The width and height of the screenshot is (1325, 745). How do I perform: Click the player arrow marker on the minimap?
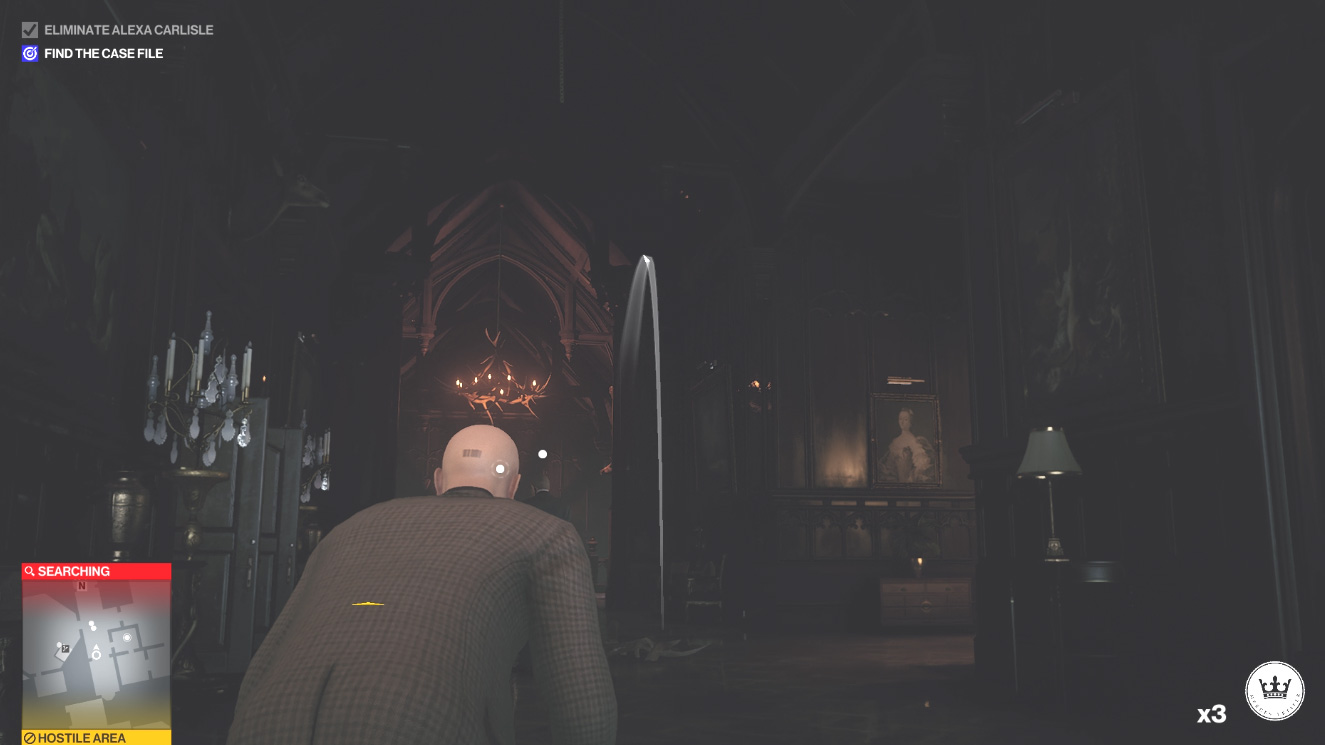pyautogui.click(x=96, y=647)
